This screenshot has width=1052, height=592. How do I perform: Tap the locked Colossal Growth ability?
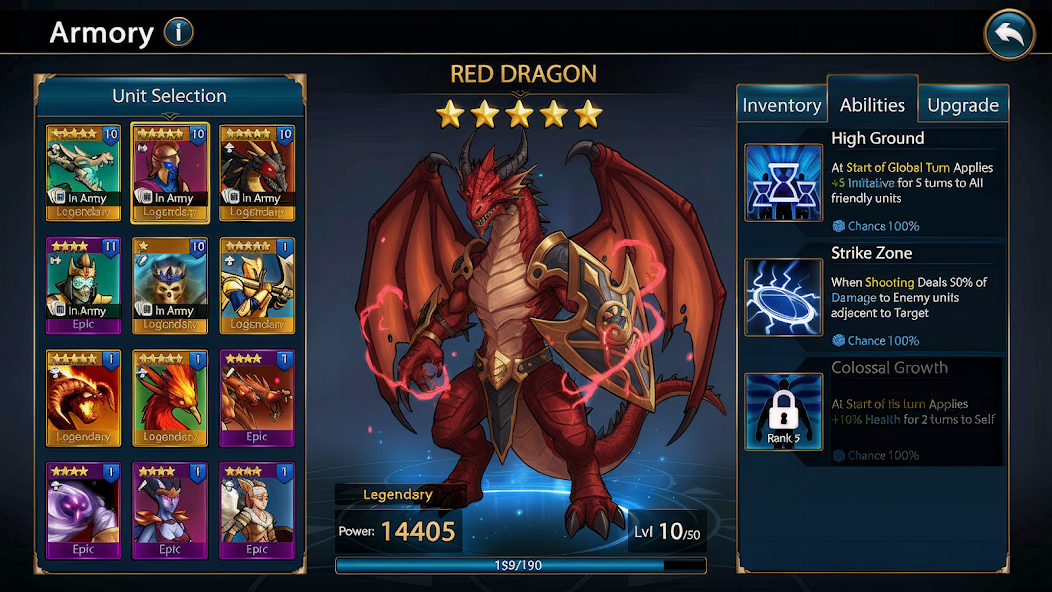tap(783, 412)
